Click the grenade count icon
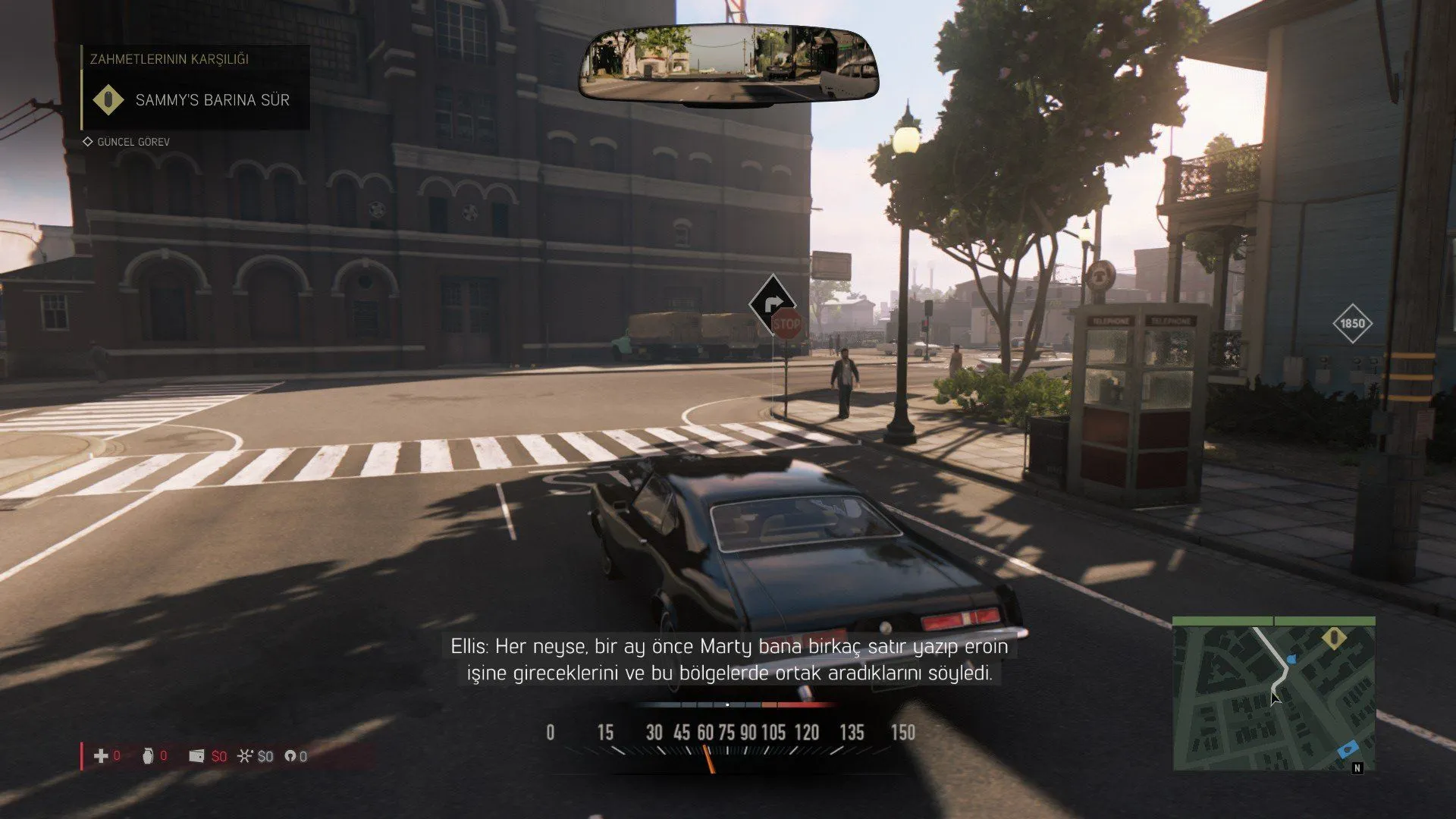The height and width of the screenshot is (819, 1456). [148, 756]
